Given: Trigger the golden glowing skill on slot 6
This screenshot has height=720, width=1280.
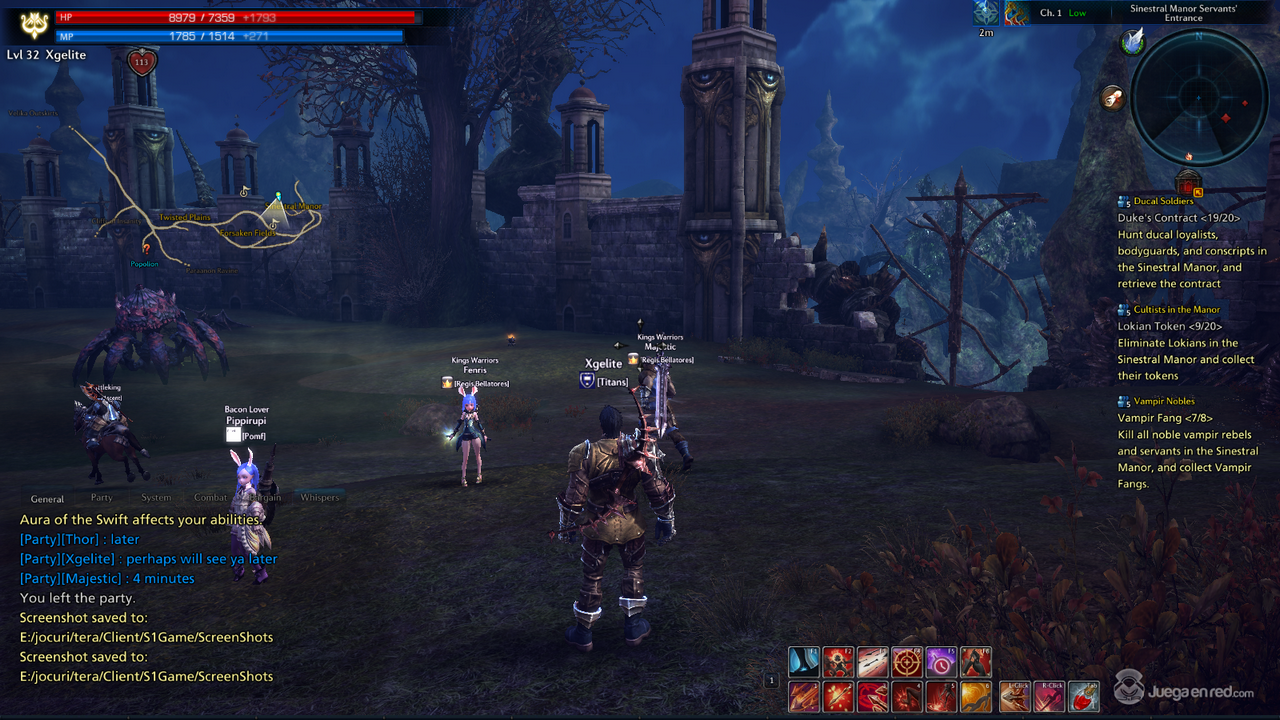Looking at the screenshot, I should (975, 696).
